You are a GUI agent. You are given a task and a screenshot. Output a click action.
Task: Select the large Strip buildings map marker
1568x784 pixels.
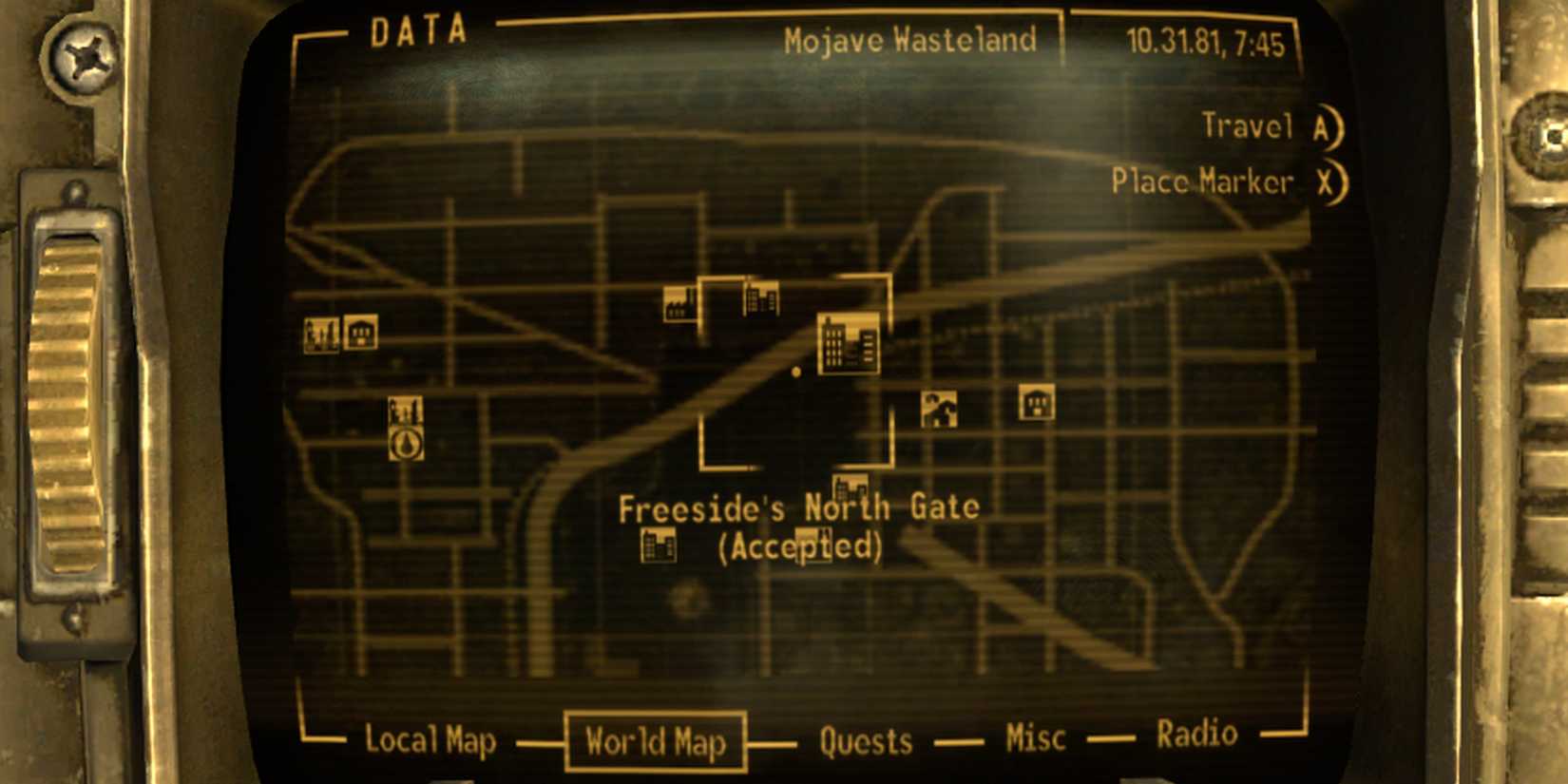[x=849, y=344]
